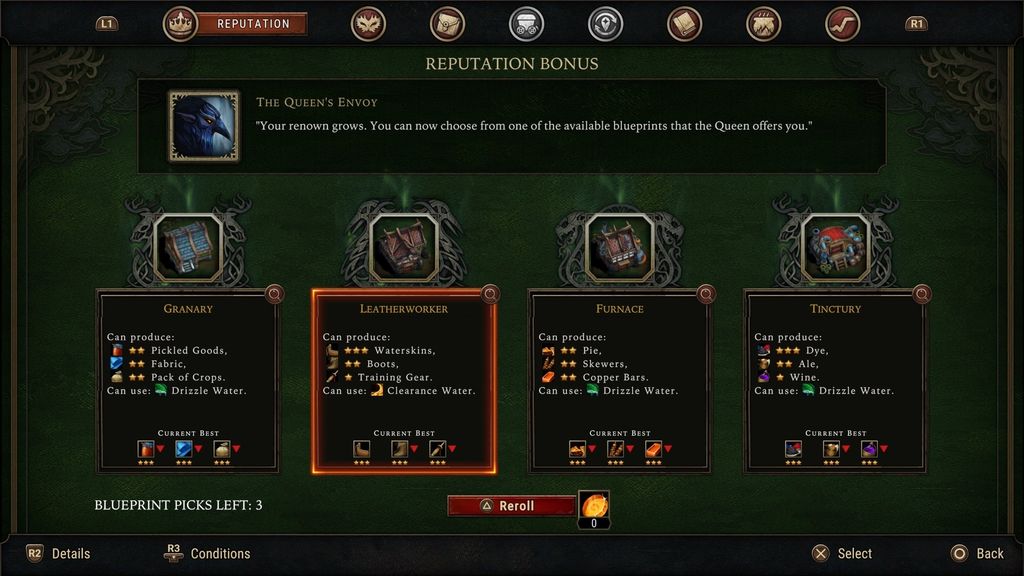Viewport: 1024px width, 576px height.
Task: Select the Furnace blueprint card
Action: pyautogui.click(x=620, y=381)
